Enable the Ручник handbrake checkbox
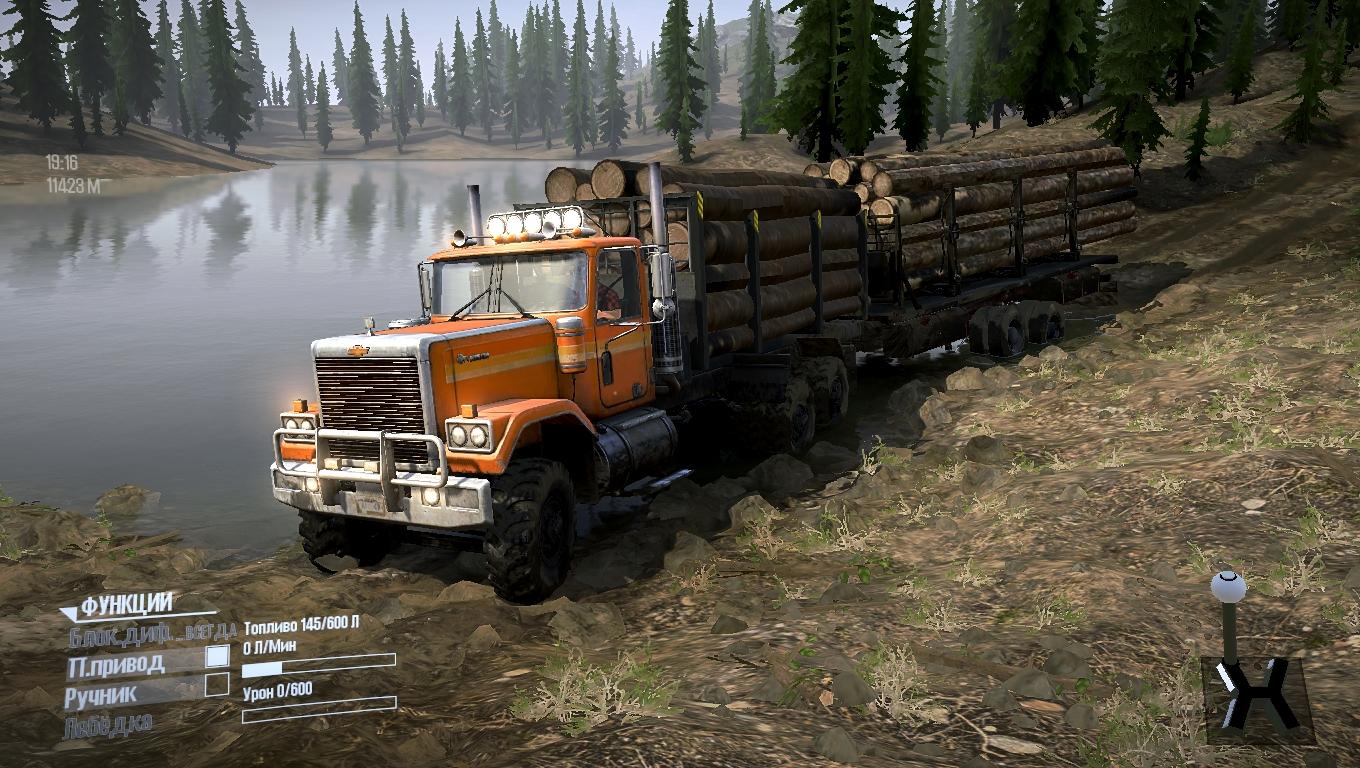Viewport: 1360px width, 768px height. pyautogui.click(x=217, y=685)
